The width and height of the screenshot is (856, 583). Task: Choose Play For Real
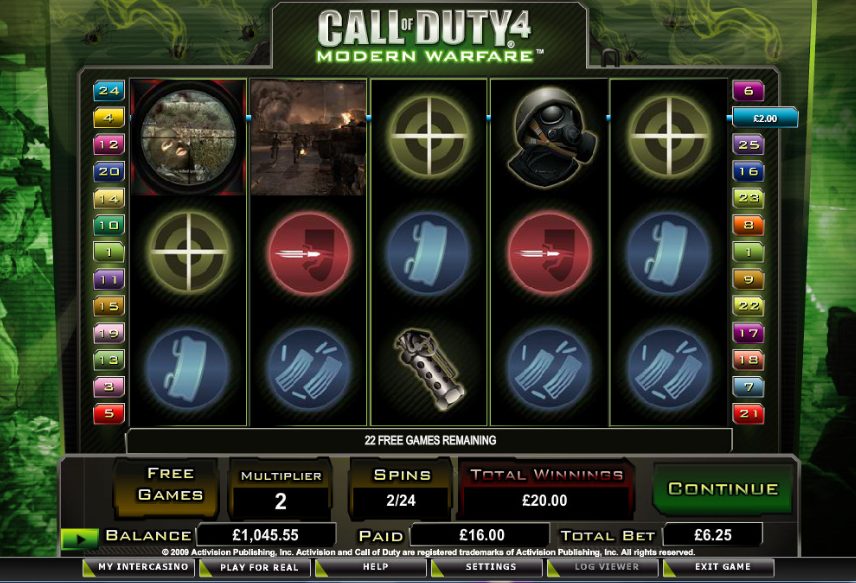[258, 567]
